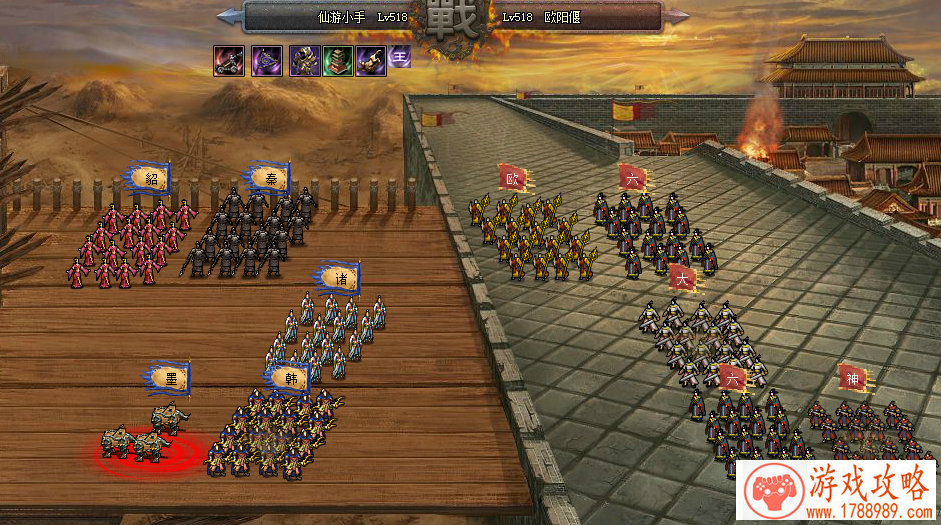This screenshot has width=941, height=525.
Task: Click the green pagoda tower skill icon
Action: click(x=337, y=61)
